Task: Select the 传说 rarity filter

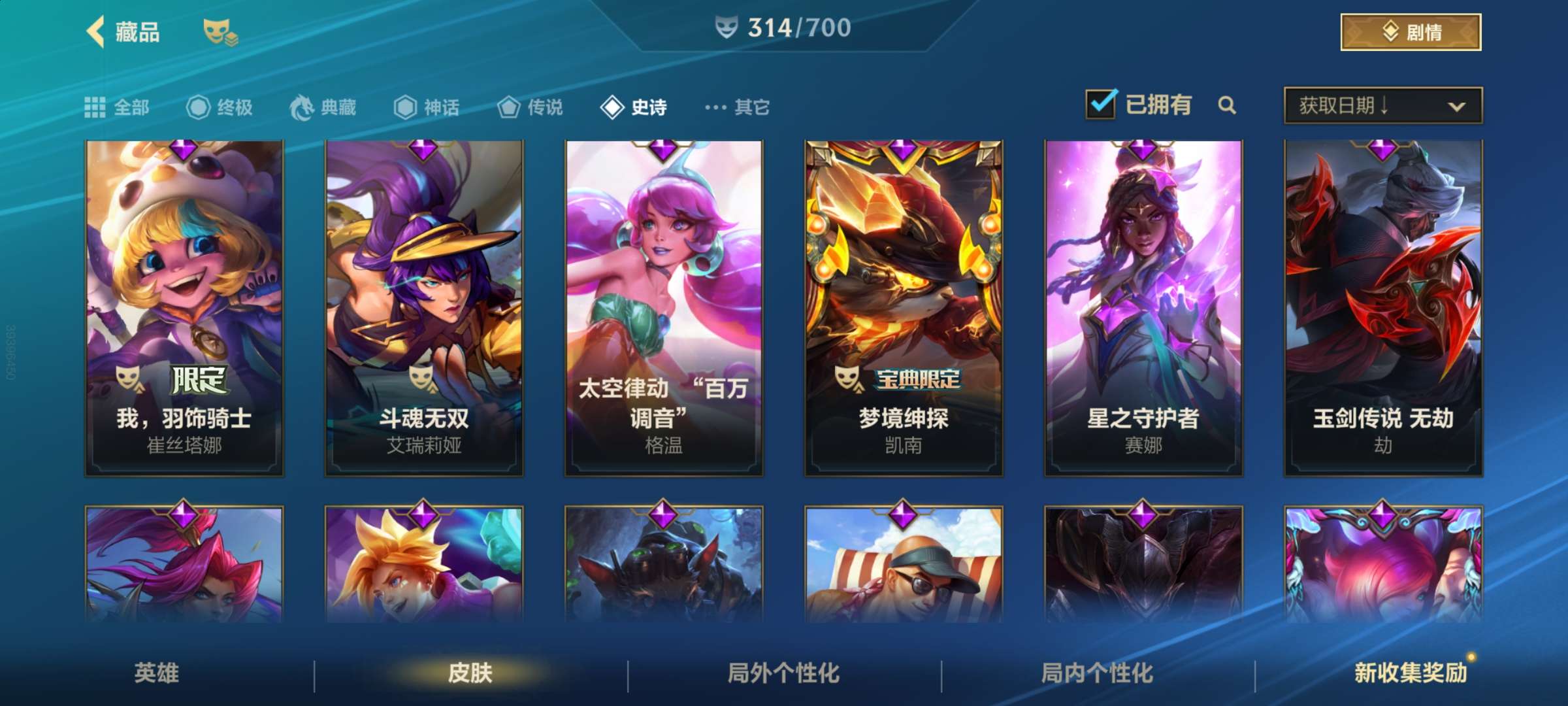Action: (531, 107)
